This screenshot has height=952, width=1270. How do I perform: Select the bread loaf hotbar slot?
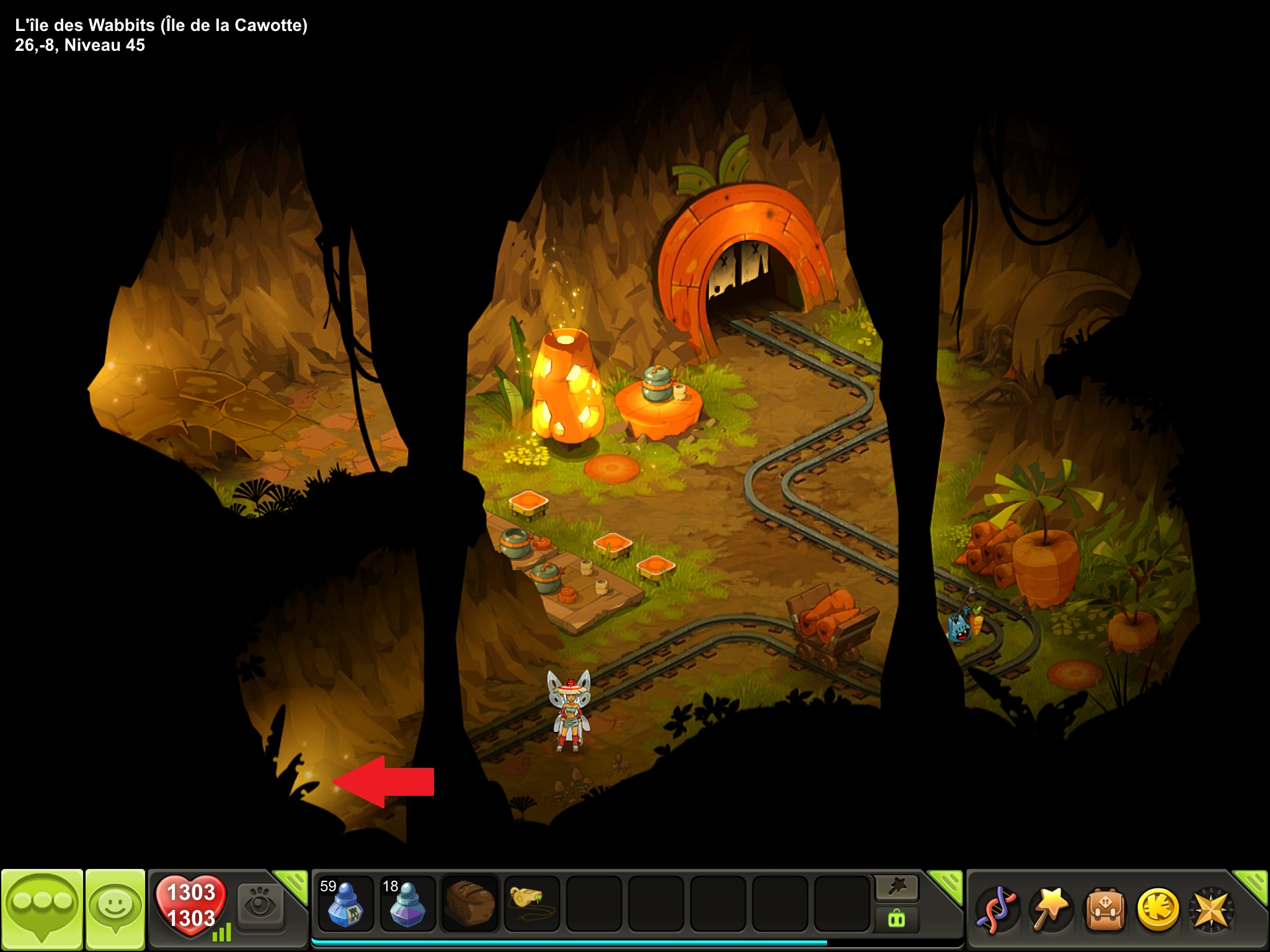tap(469, 904)
